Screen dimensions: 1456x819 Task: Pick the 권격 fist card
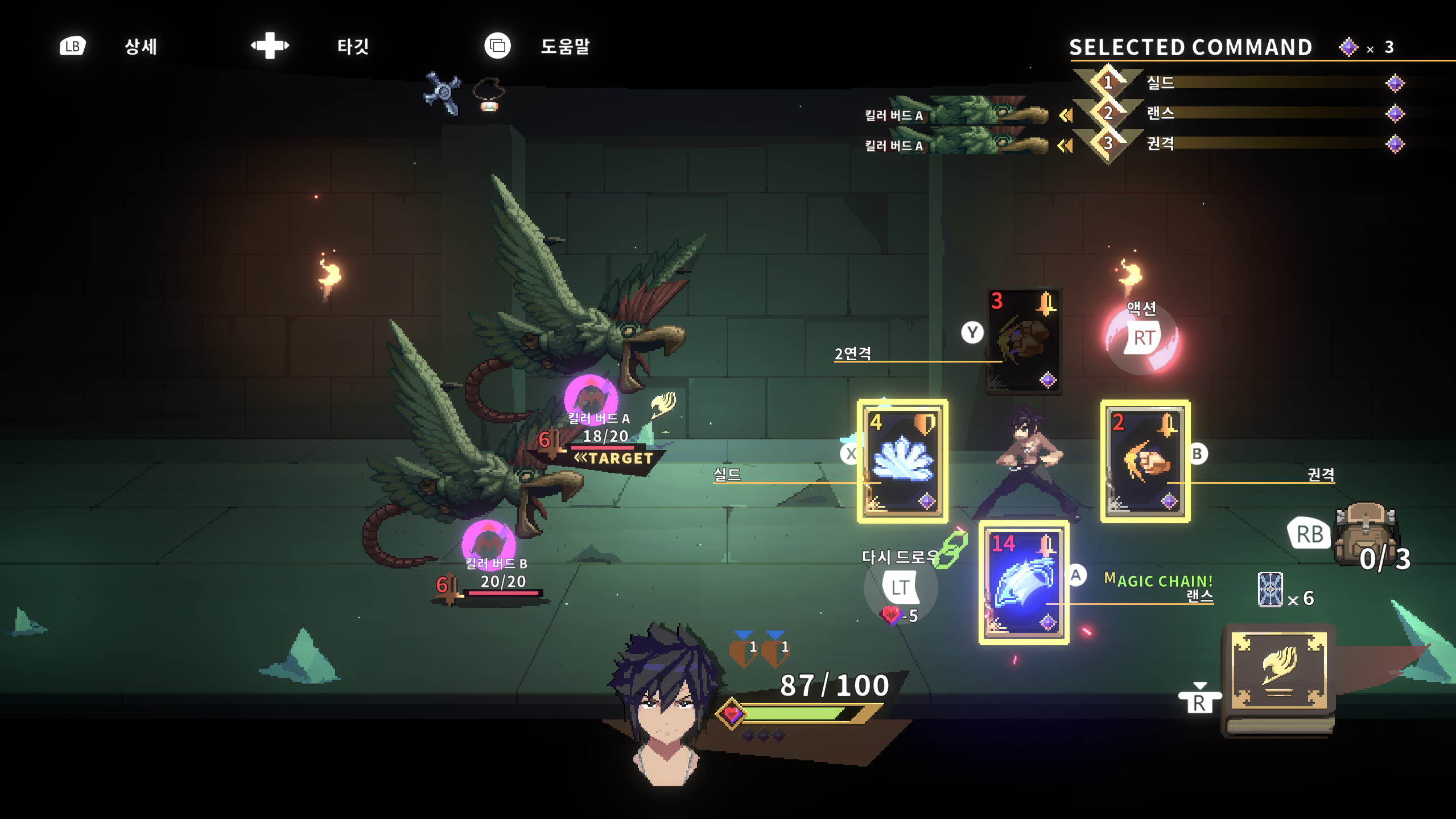[x=1145, y=461]
